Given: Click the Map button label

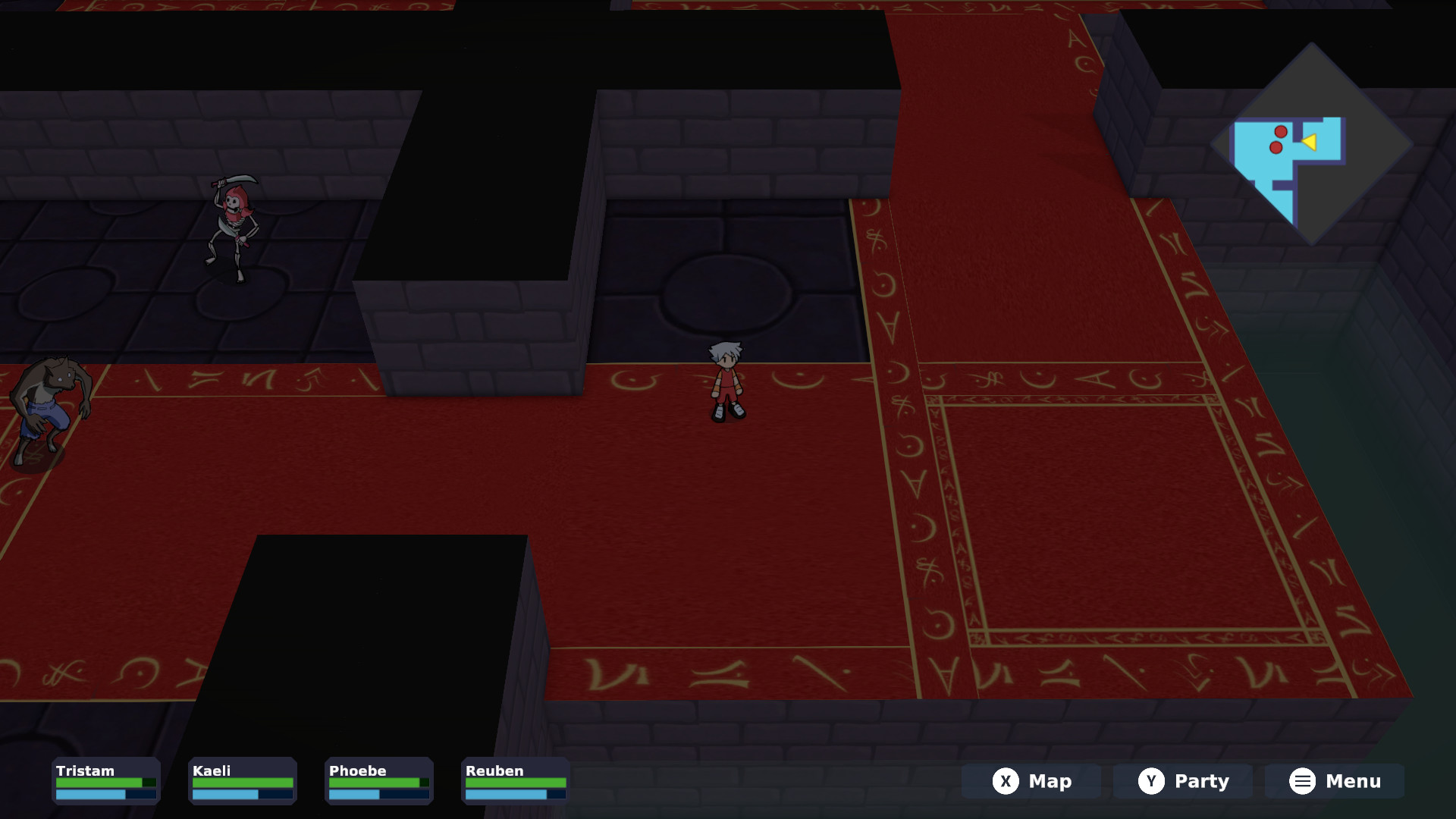Looking at the screenshot, I should pos(1050,780).
